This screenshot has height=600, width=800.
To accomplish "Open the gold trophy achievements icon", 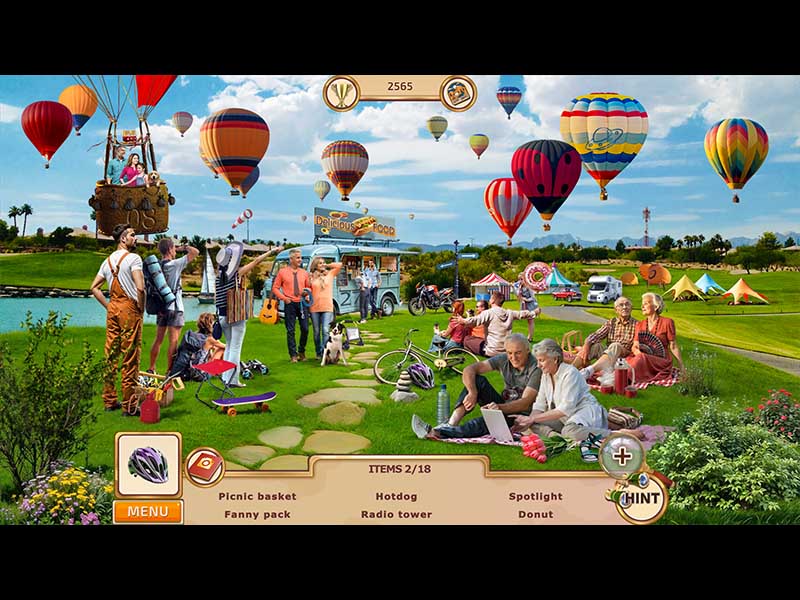I will coord(341,93).
